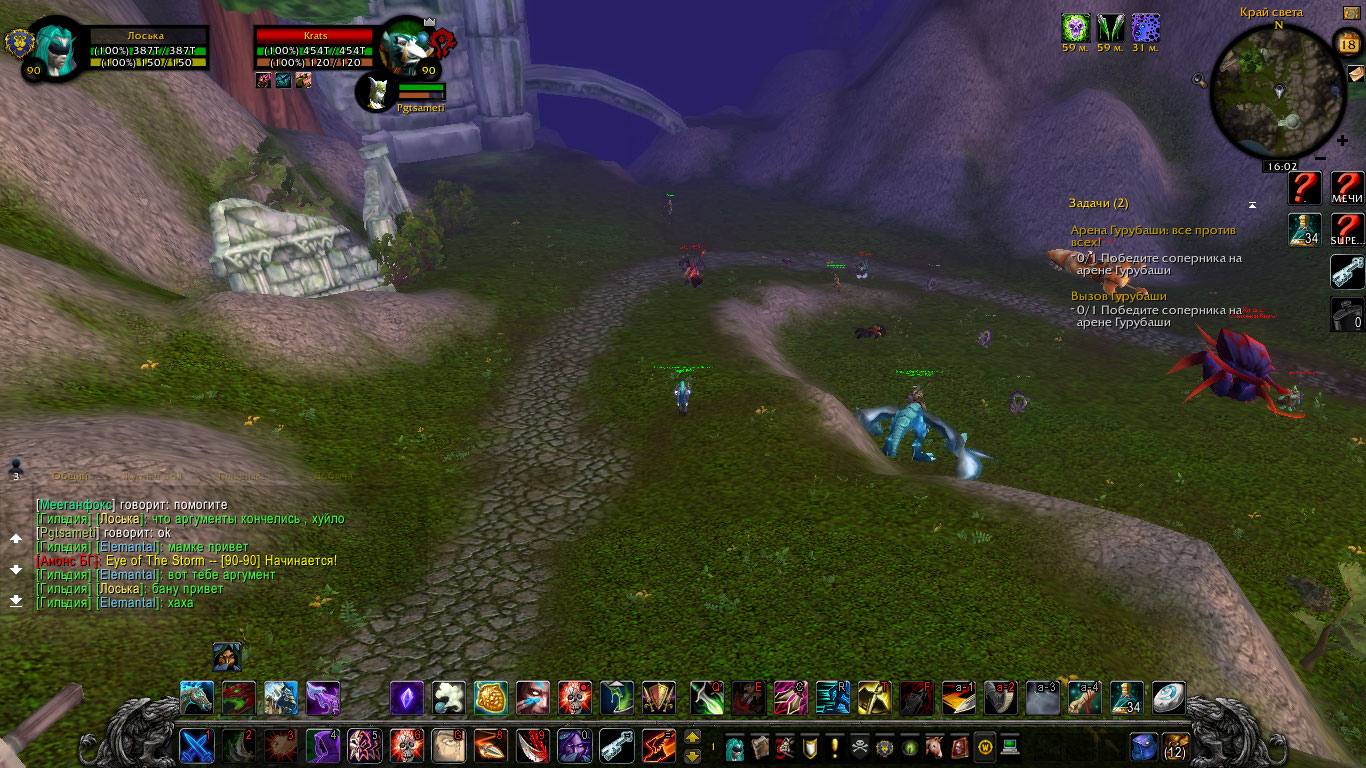Open the calendar button showing 18

click(x=1347, y=44)
